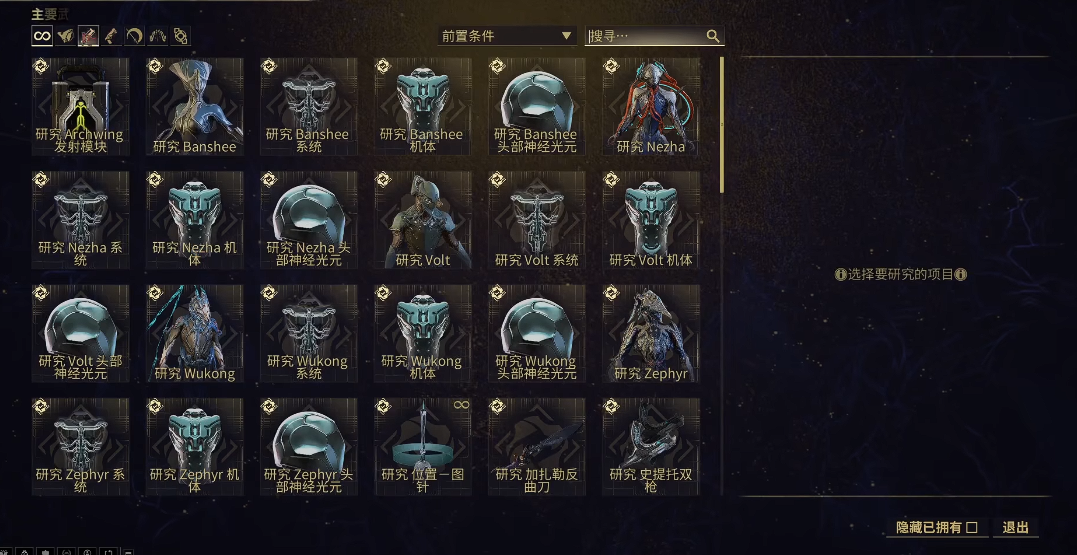Switch to the bow category tab

point(134,36)
